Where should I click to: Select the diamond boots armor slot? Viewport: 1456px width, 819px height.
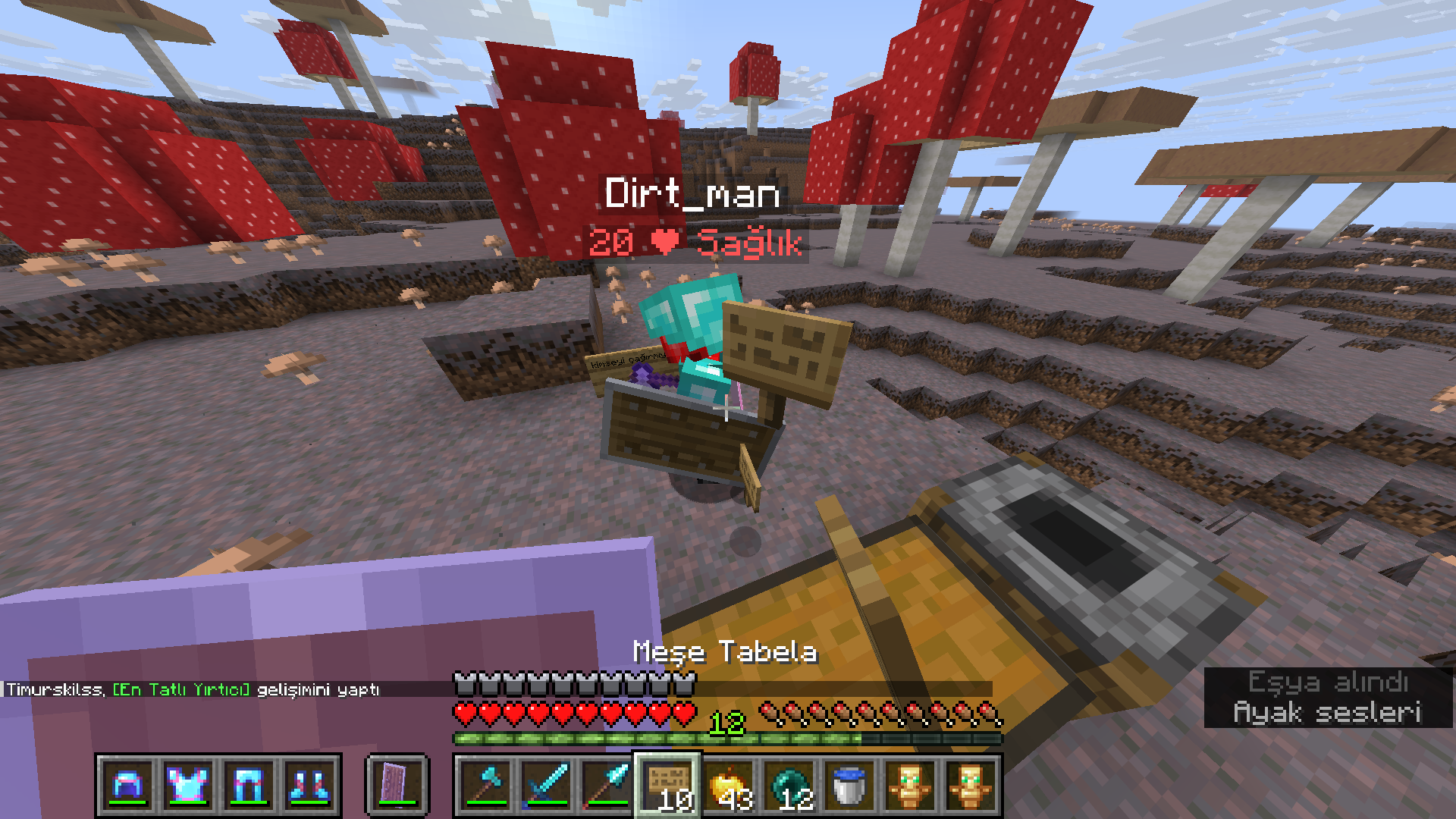click(x=309, y=785)
